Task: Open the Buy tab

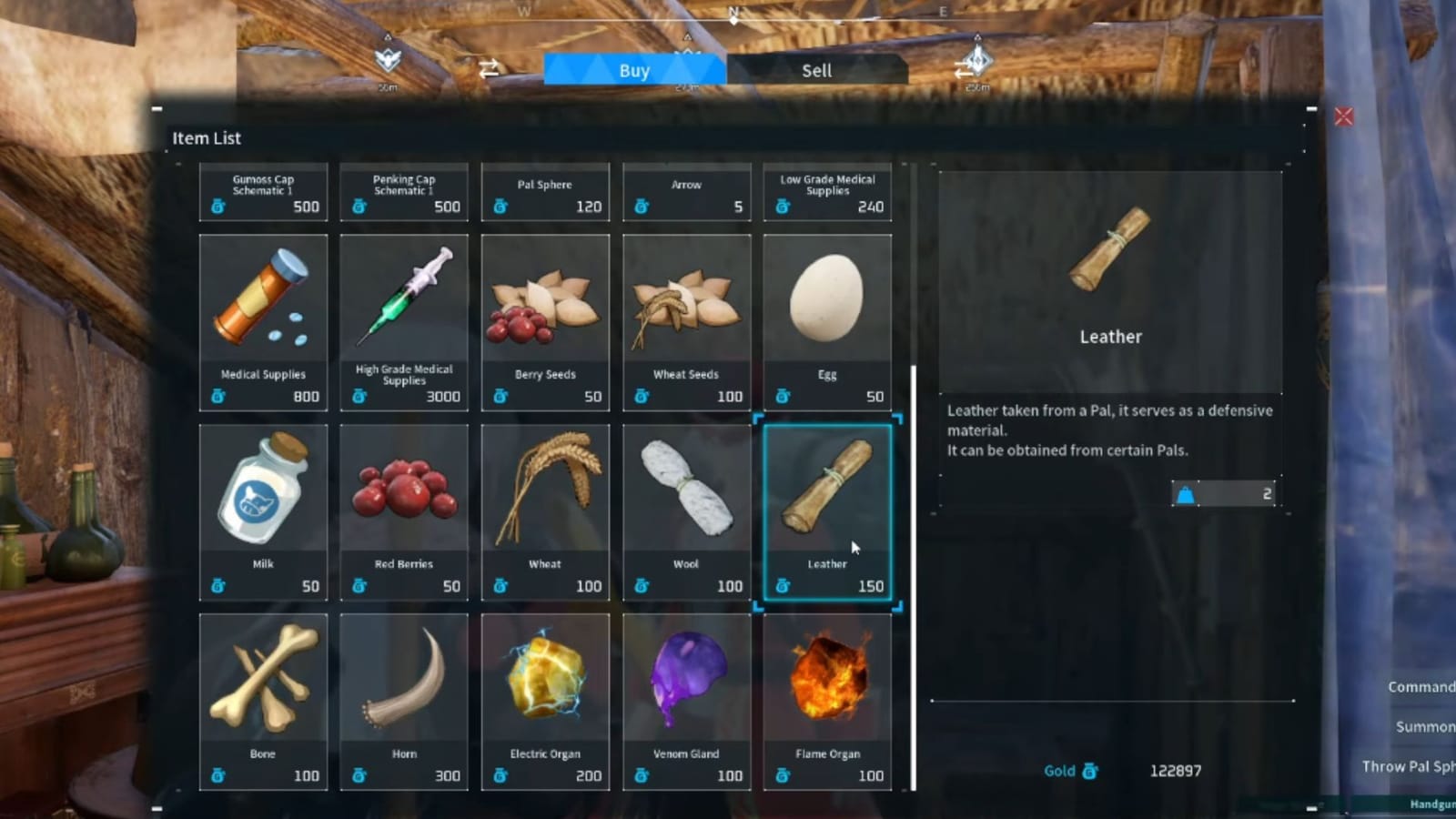Action: (x=633, y=70)
